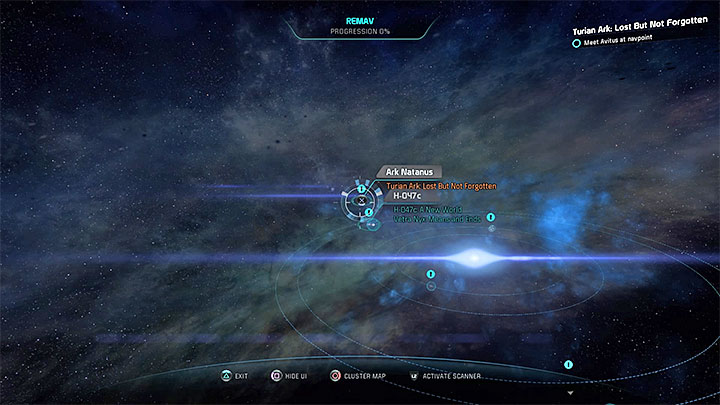Screen dimensions: 720x405
Task: Click the targeting reticle on Ark Natanus
Action: [360, 200]
